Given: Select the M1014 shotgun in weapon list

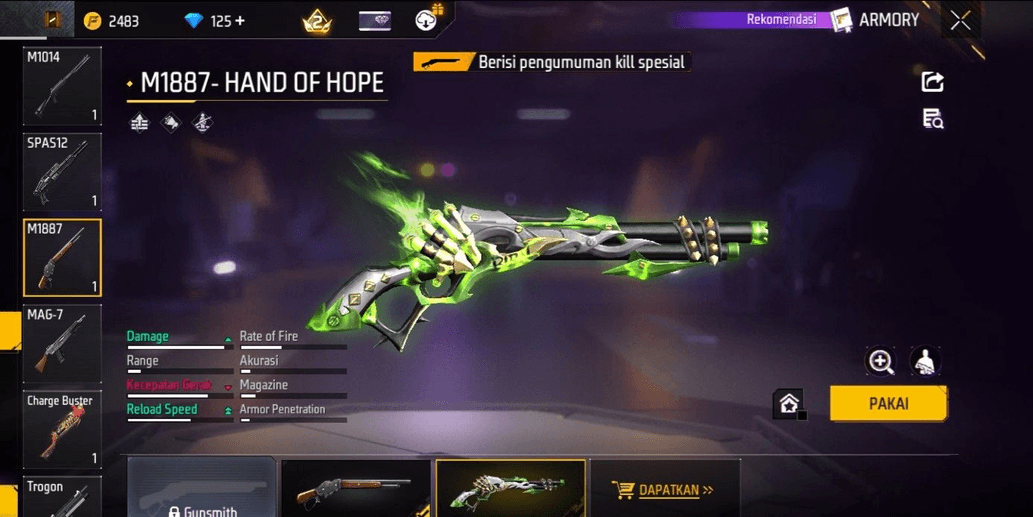Looking at the screenshot, I should click(x=62, y=85).
